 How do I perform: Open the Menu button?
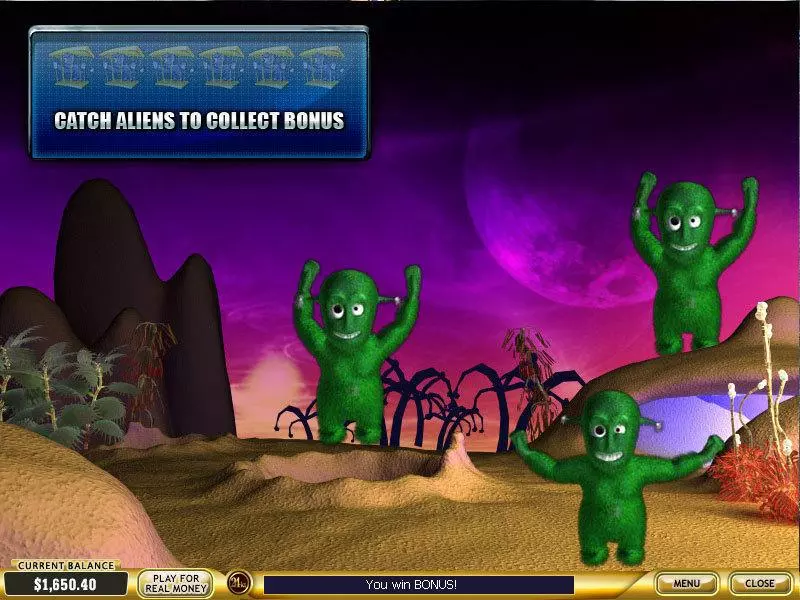[686, 583]
